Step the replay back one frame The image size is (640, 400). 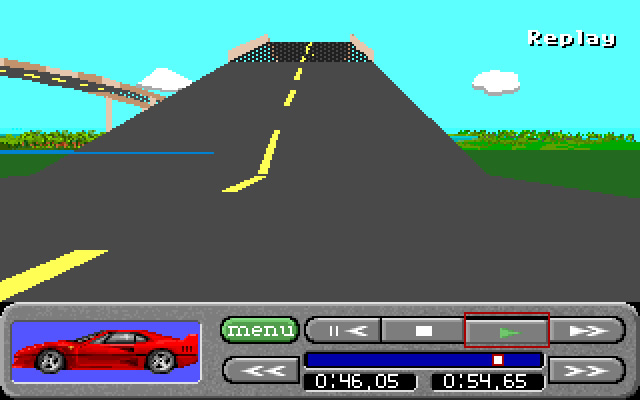(x=342, y=330)
